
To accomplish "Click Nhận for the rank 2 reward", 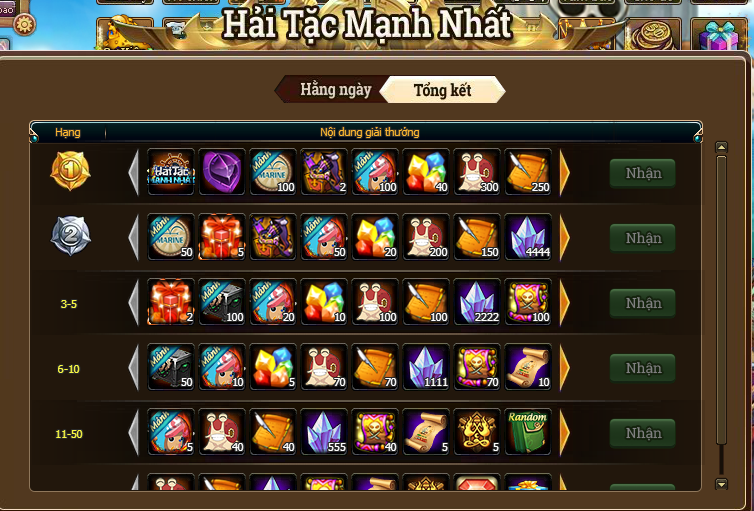I will click(x=643, y=238).
